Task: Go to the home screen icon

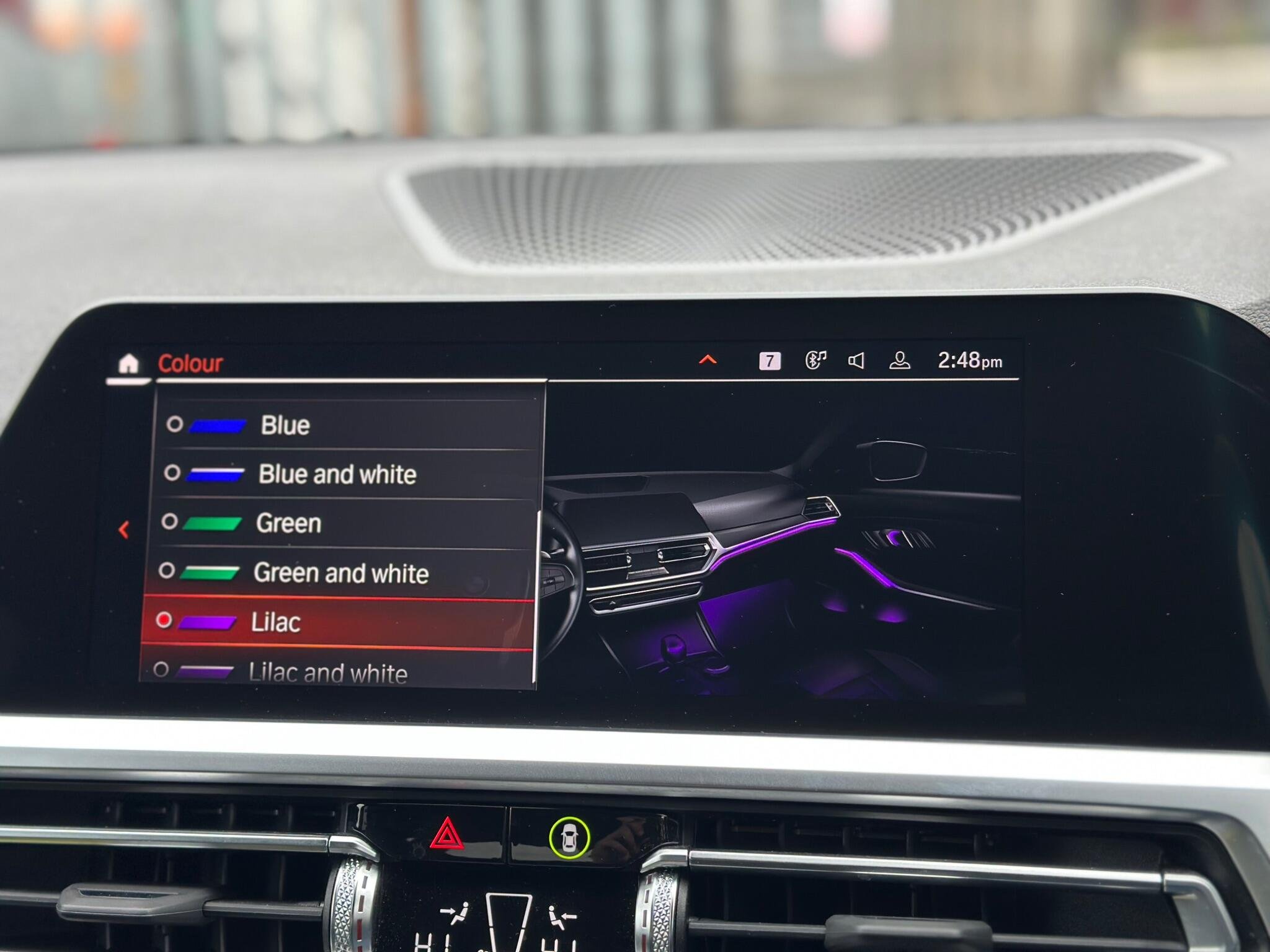Action: point(128,364)
